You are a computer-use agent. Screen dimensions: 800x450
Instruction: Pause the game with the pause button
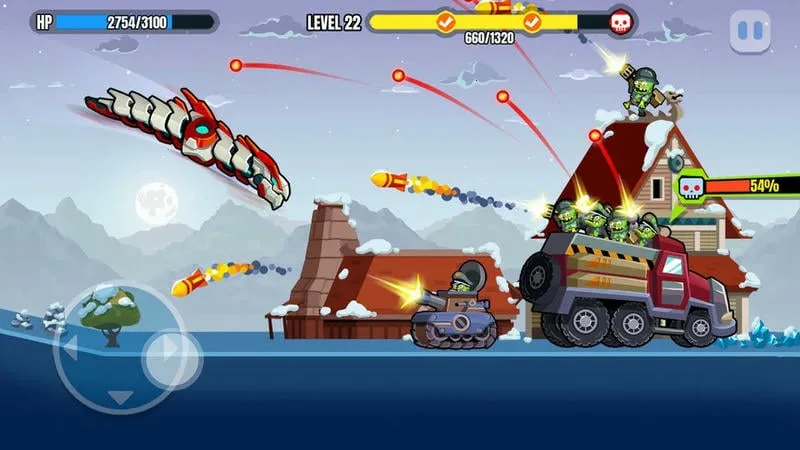(x=749, y=32)
